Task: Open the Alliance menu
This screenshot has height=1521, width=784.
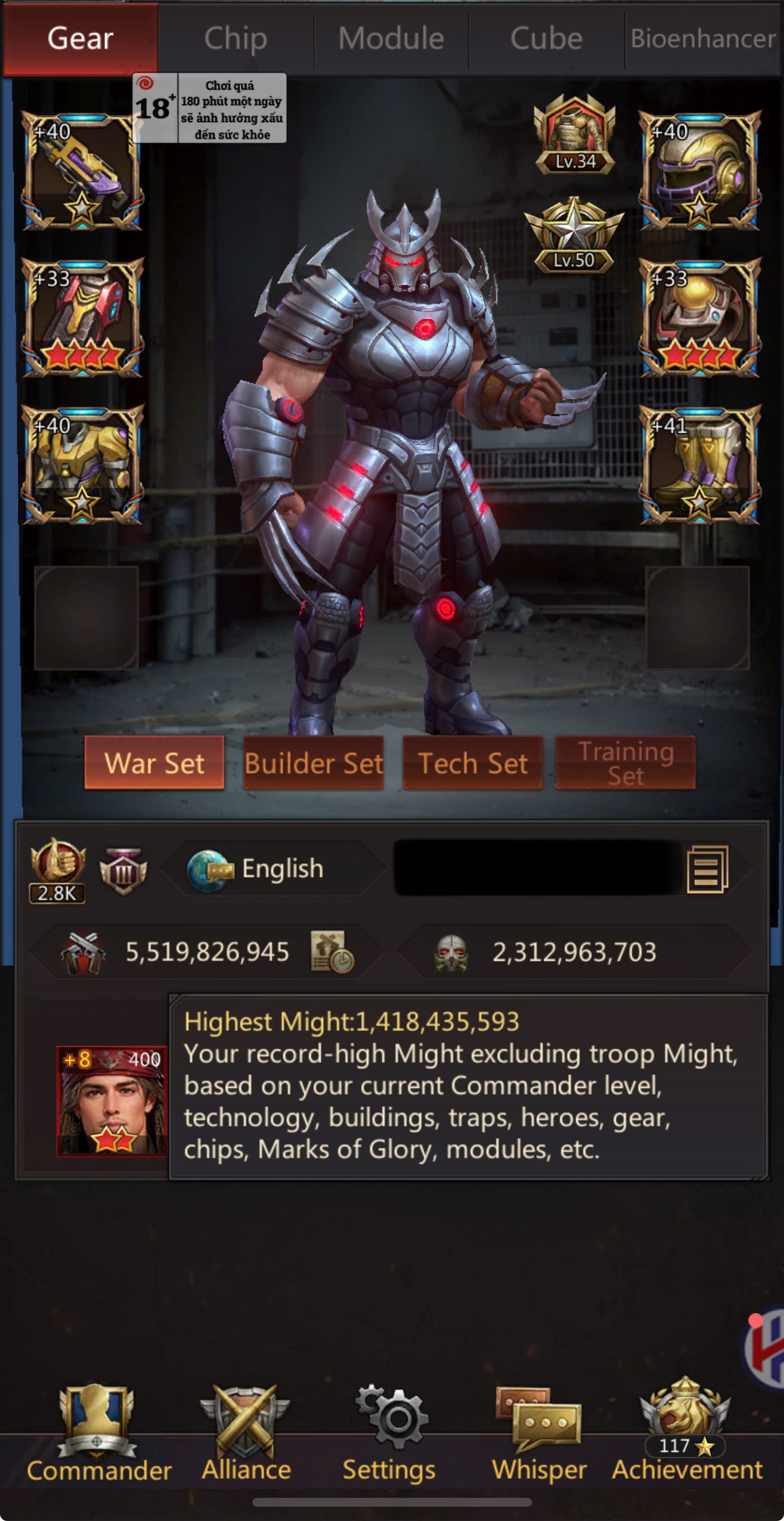Action: (246, 1433)
